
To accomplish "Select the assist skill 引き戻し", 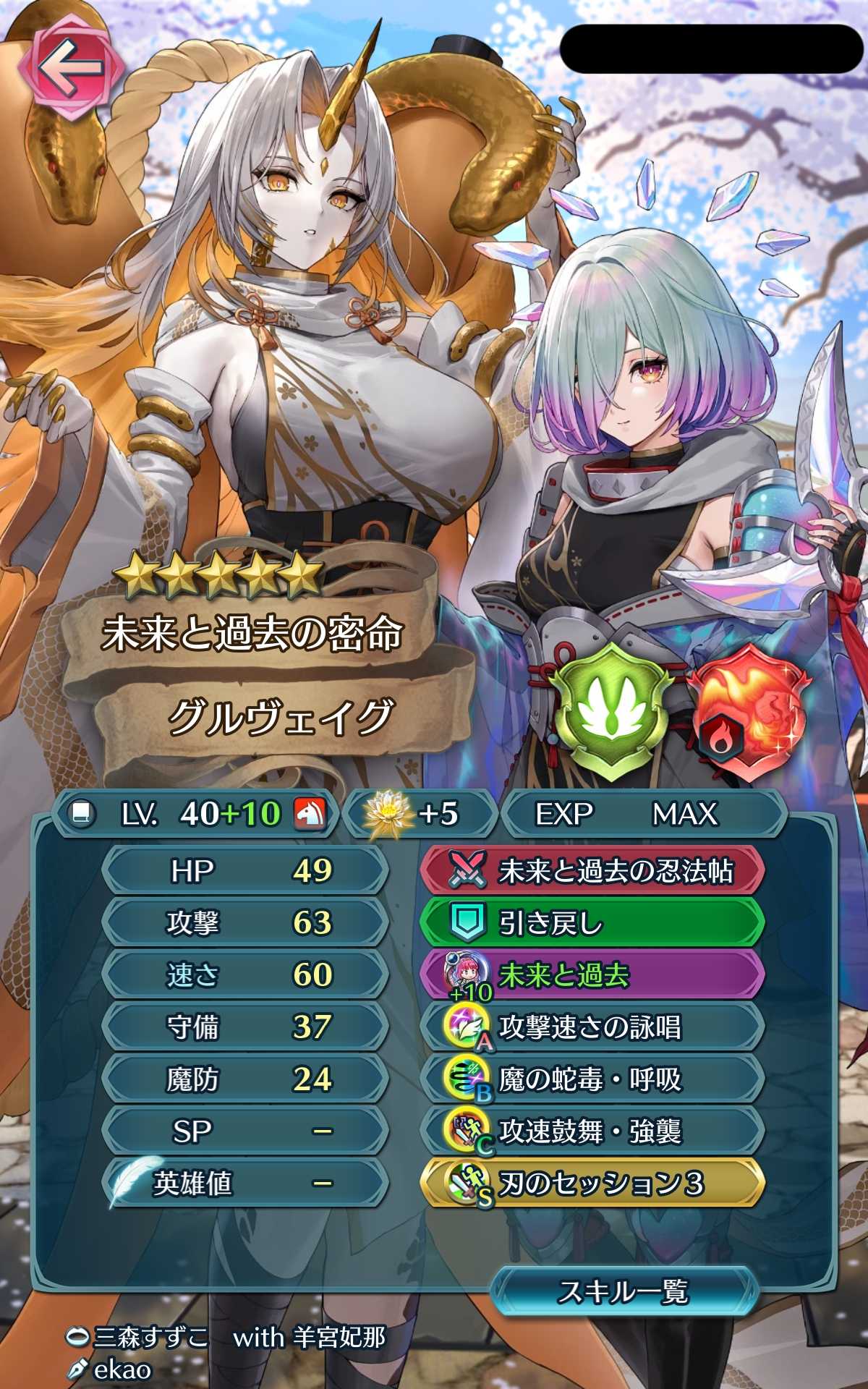I will [592, 923].
